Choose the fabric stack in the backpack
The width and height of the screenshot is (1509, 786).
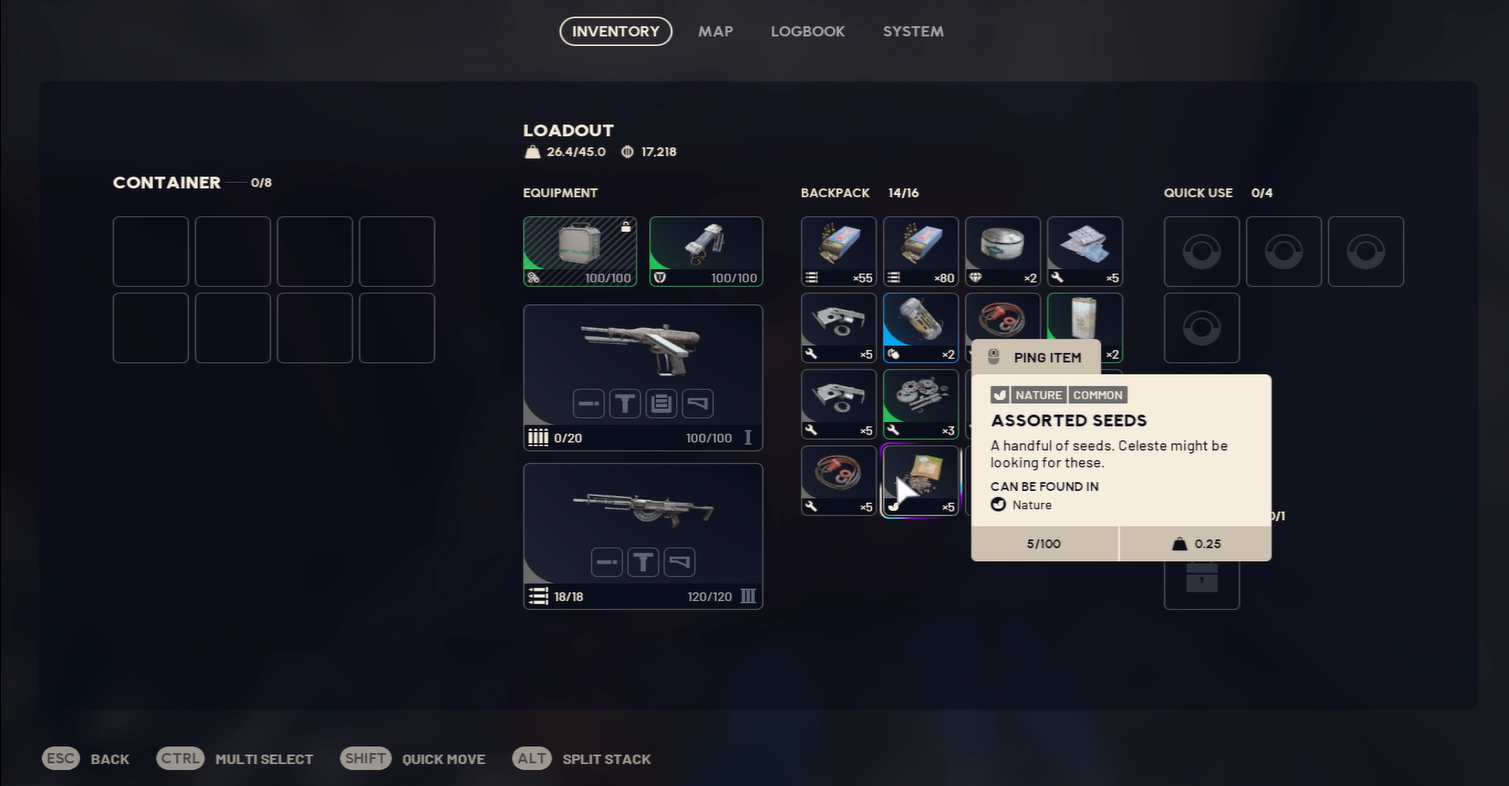click(1084, 251)
